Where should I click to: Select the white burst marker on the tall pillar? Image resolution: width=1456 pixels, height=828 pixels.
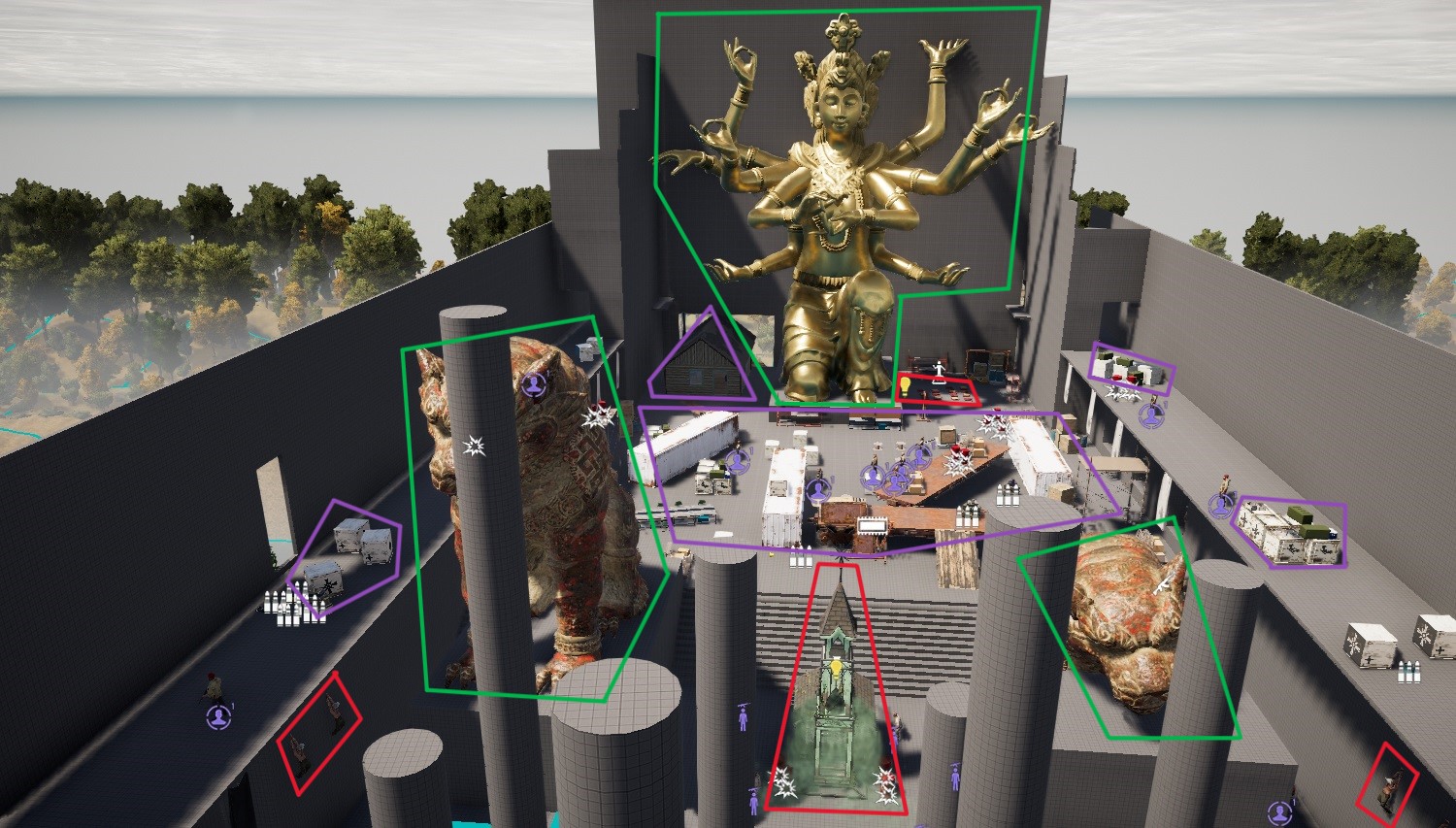pyautogui.click(x=475, y=446)
